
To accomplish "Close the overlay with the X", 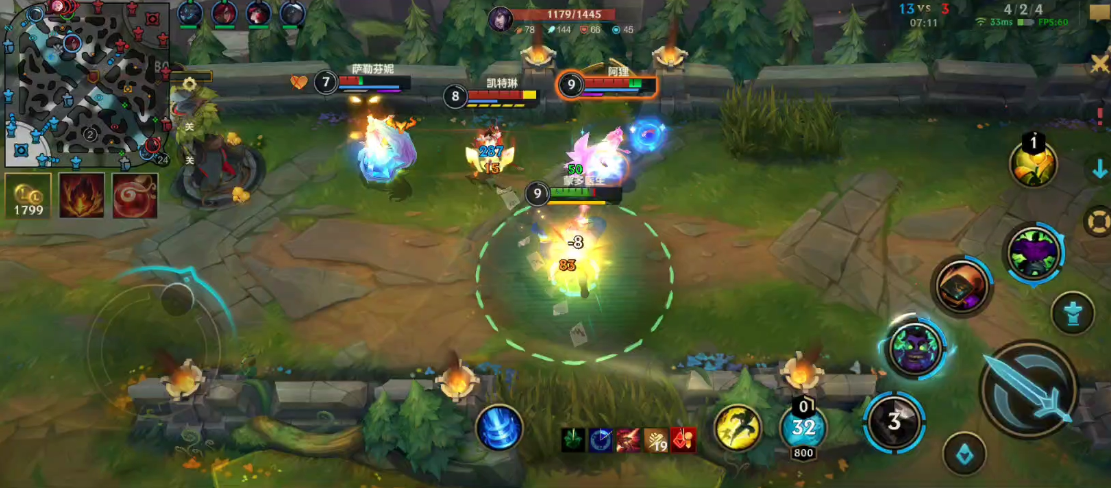I will coord(1100,64).
